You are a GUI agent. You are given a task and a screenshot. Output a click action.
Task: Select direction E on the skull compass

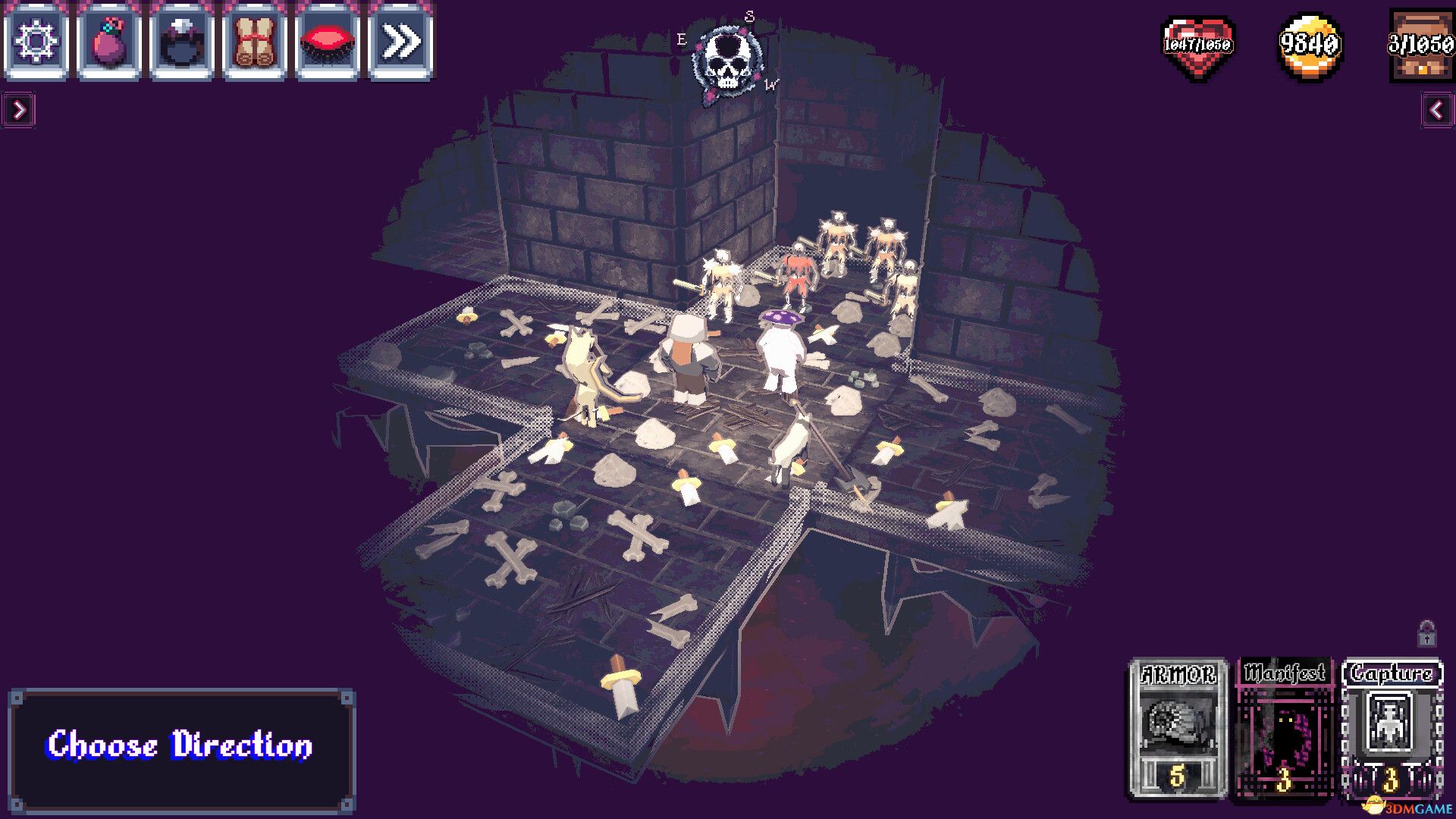(x=680, y=38)
